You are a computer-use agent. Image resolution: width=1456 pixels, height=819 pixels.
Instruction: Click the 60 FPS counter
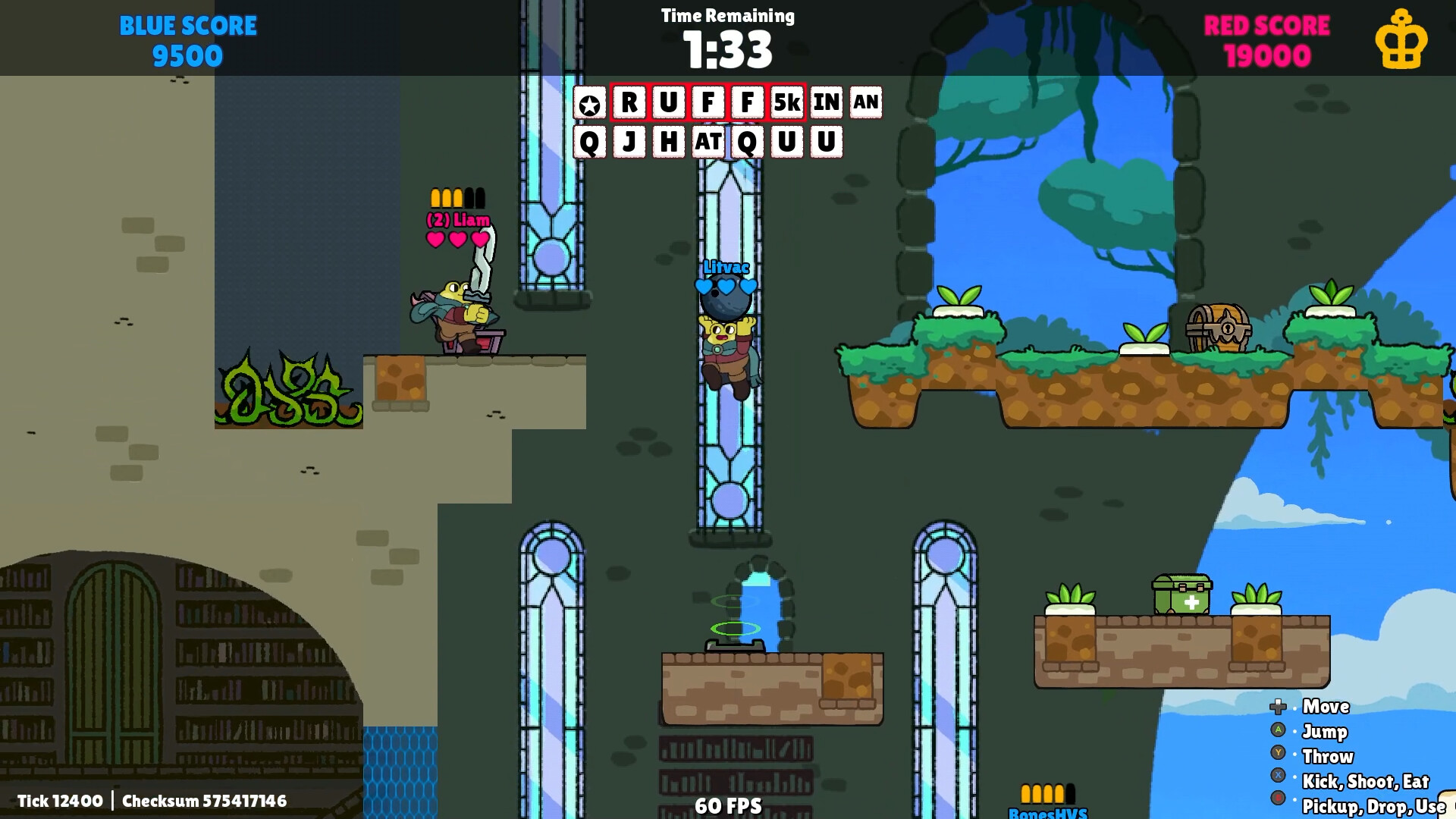click(730, 806)
